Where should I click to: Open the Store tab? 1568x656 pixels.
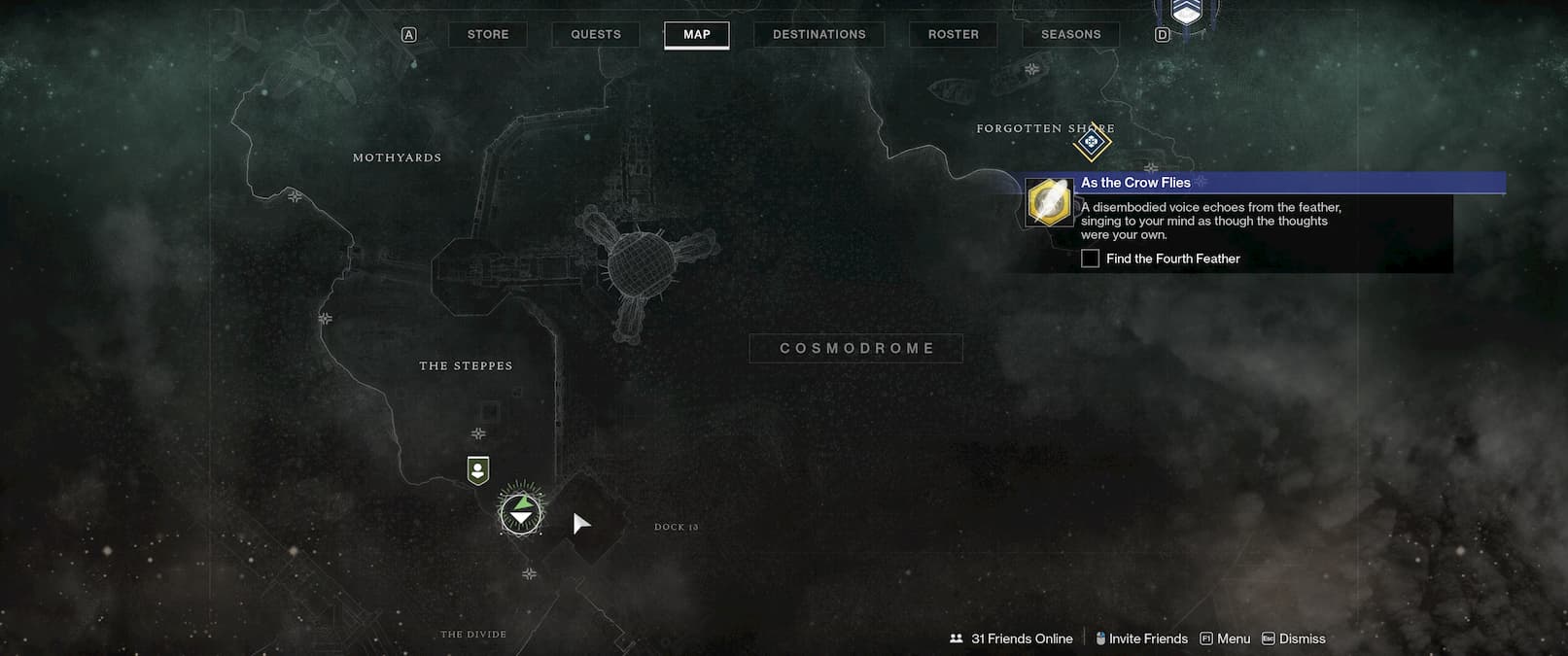tap(488, 35)
